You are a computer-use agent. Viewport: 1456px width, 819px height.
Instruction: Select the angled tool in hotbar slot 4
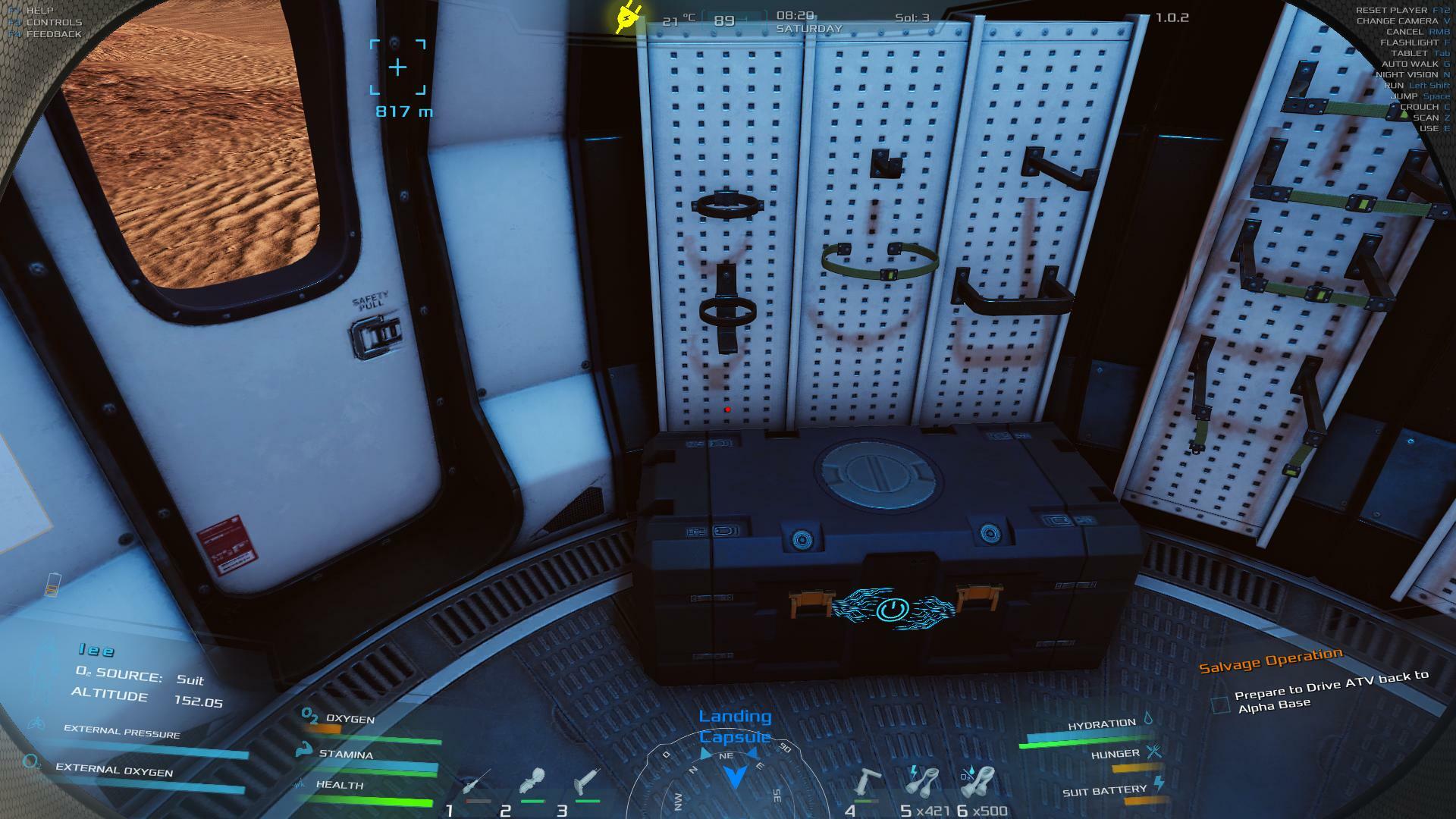pyautogui.click(x=867, y=782)
